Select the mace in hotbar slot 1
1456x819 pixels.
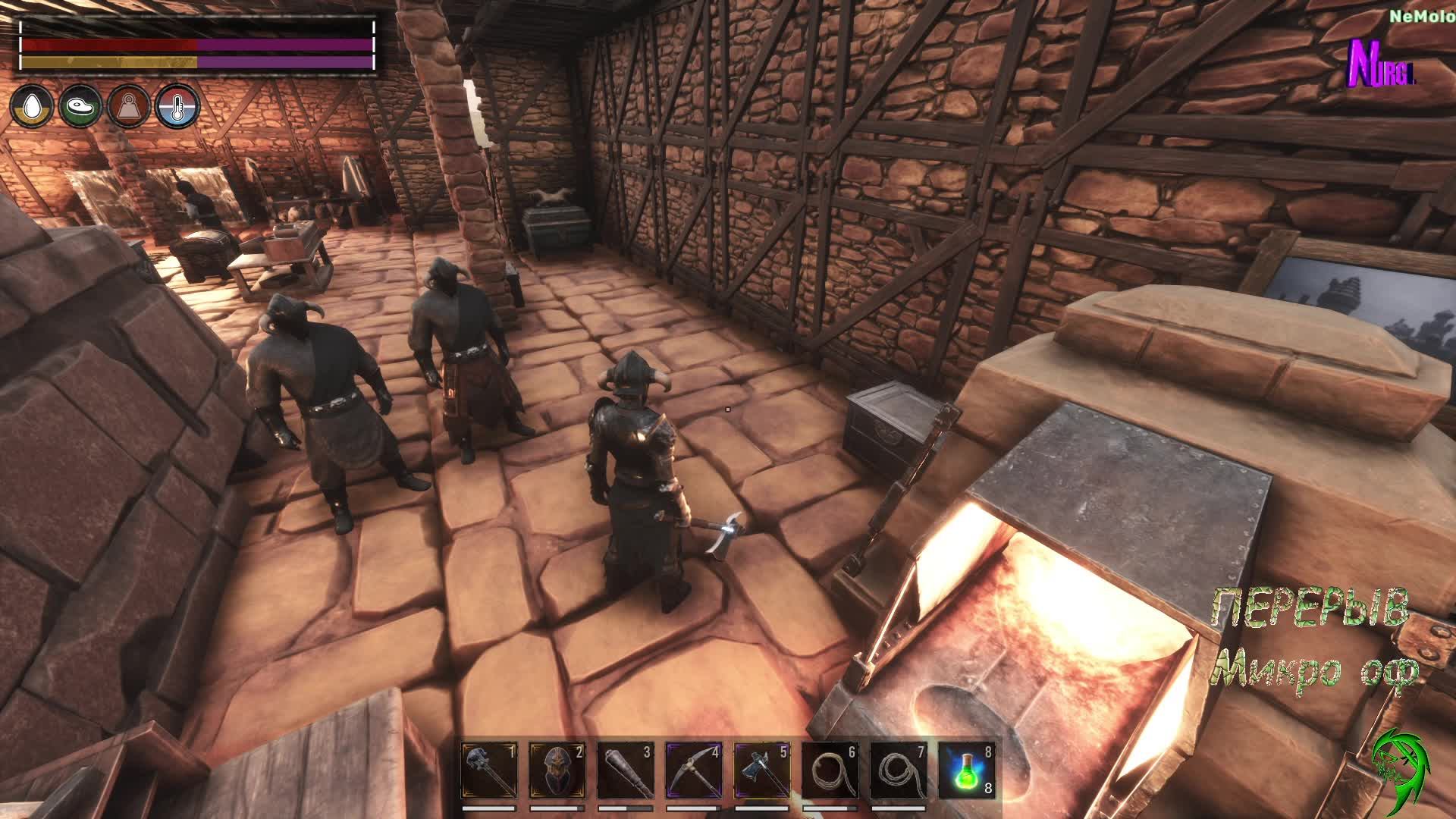[489, 770]
